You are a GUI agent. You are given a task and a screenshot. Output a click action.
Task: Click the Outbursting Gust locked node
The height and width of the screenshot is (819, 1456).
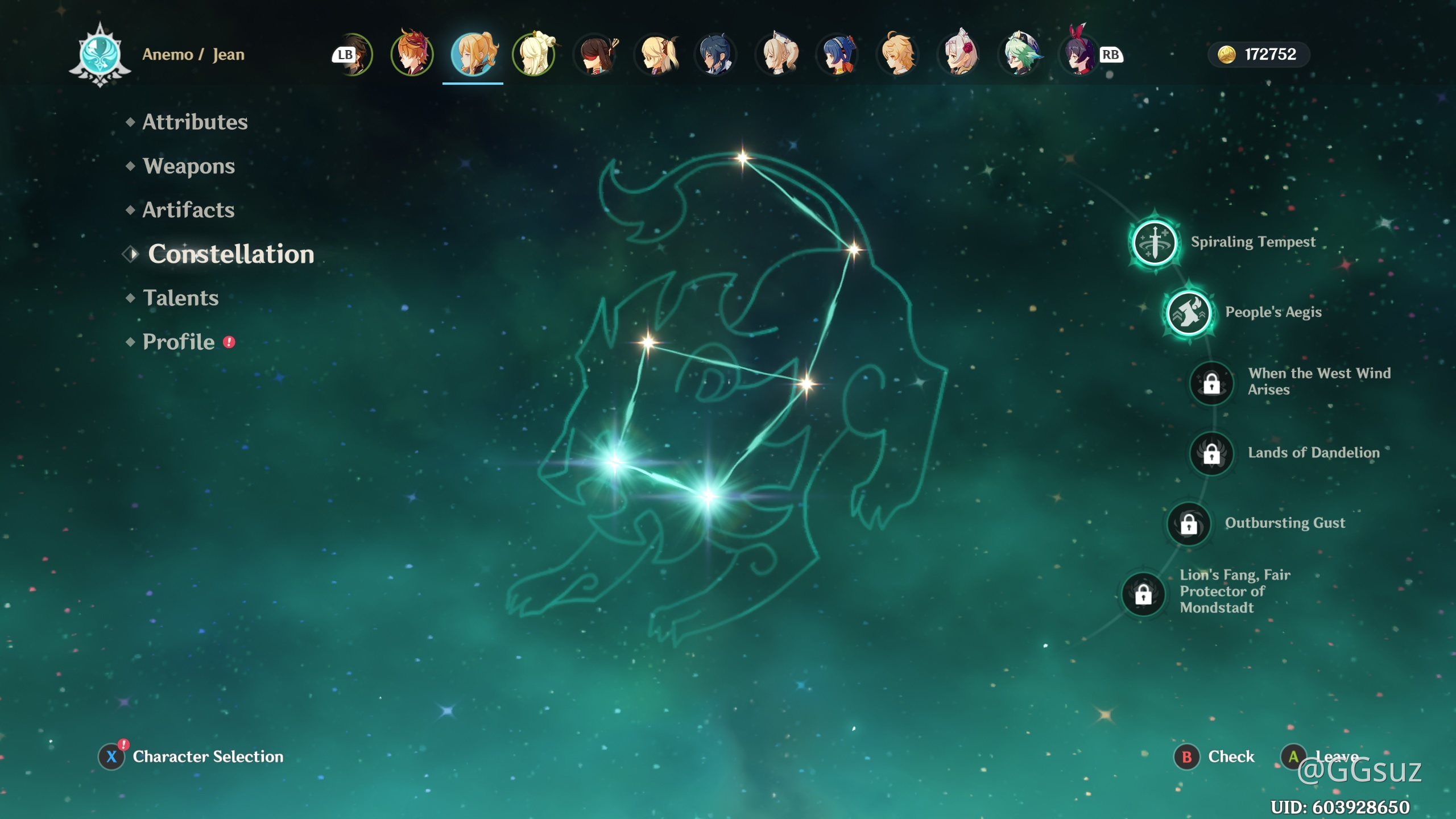pos(1189,523)
